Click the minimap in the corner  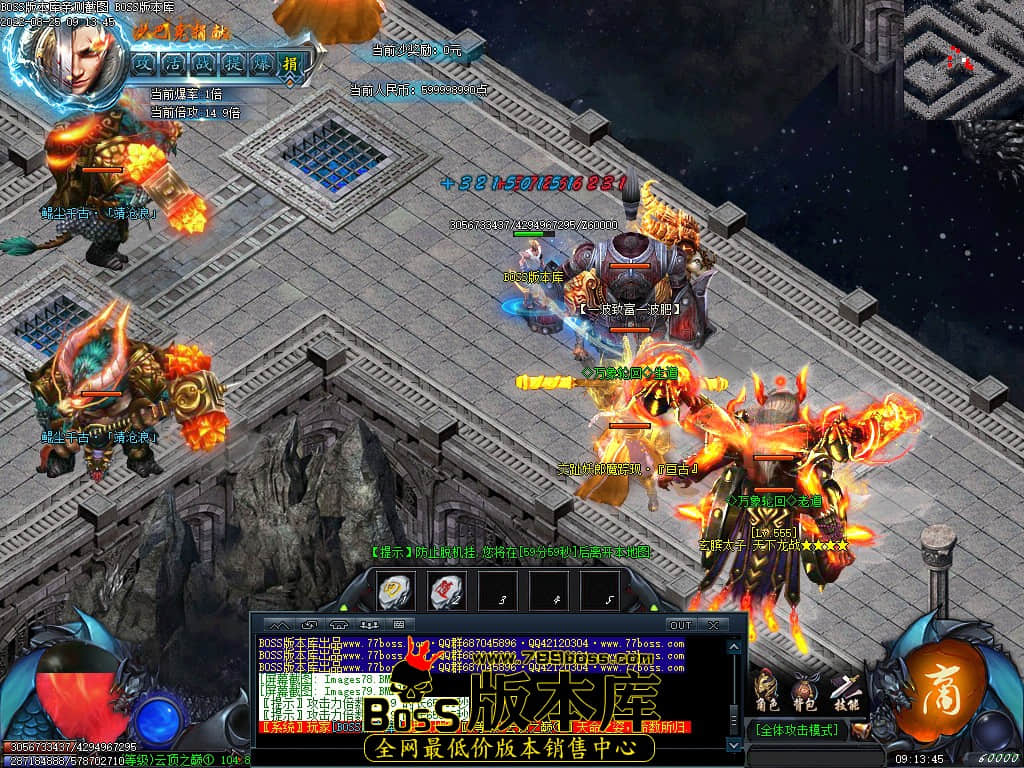(963, 60)
